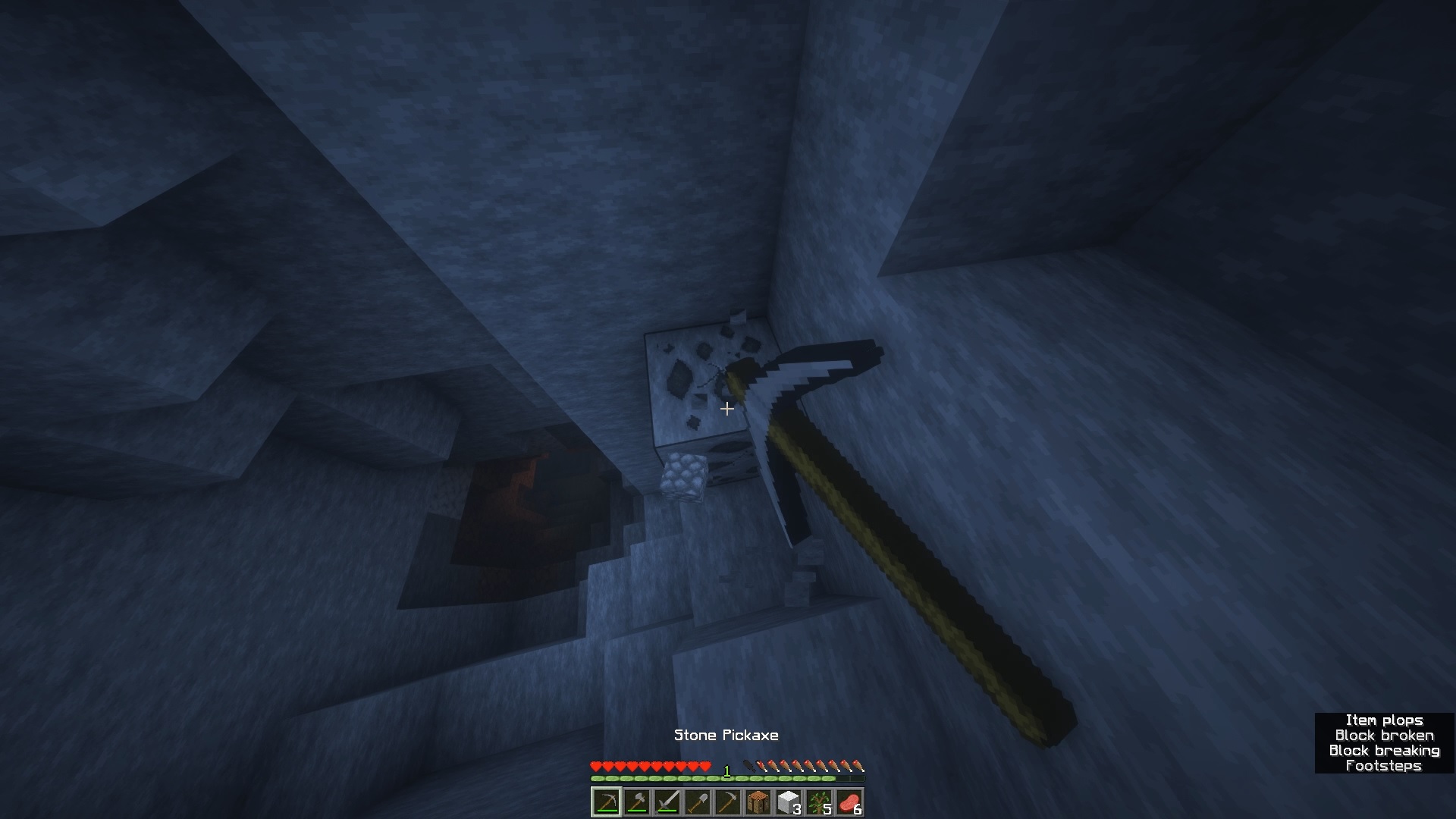
Task: Select the stack of five saplings
Action: pos(821,800)
